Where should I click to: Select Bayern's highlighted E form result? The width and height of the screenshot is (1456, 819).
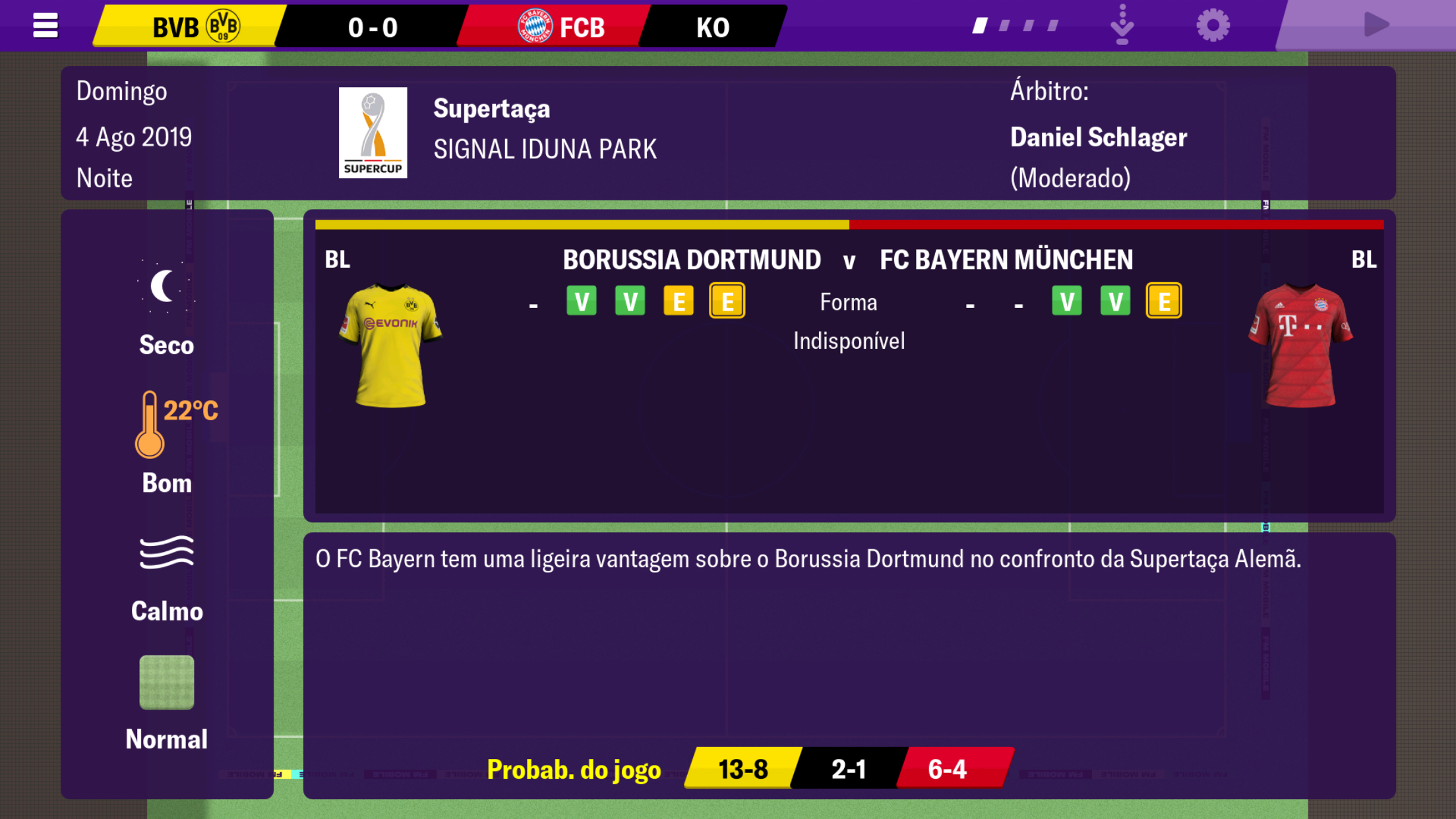[x=1164, y=300]
